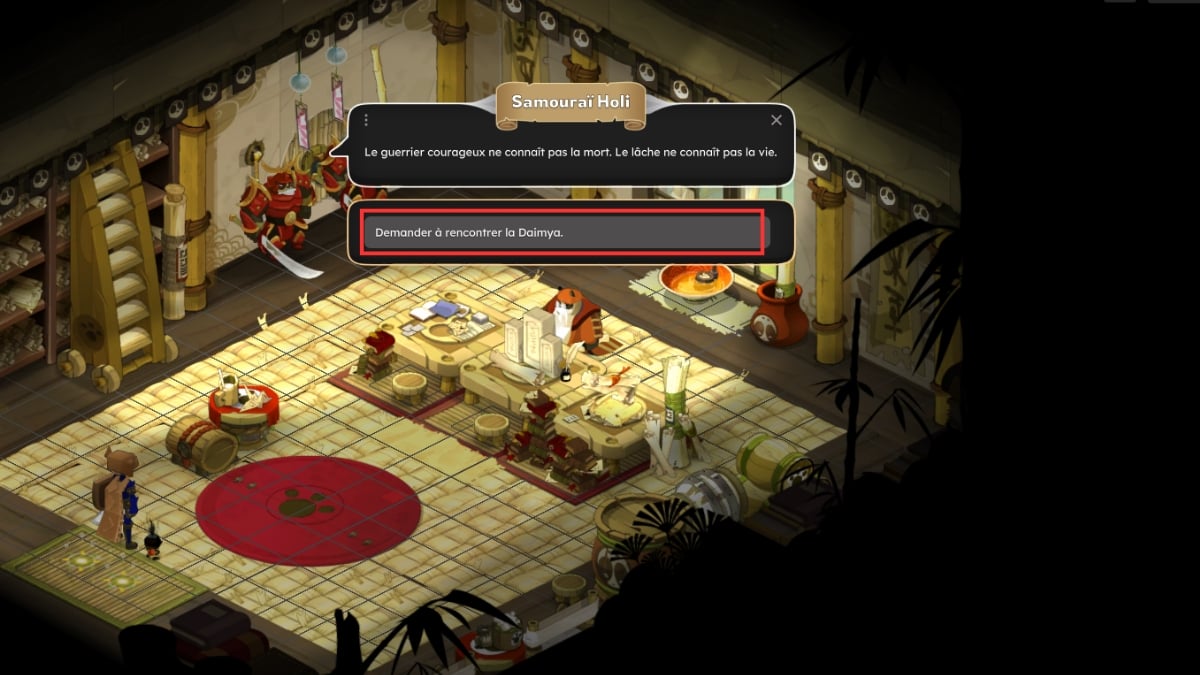This screenshot has width=1200, height=675.
Task: Choose "Demander à rencontrer la Daimya" reply
Action: click(x=563, y=232)
